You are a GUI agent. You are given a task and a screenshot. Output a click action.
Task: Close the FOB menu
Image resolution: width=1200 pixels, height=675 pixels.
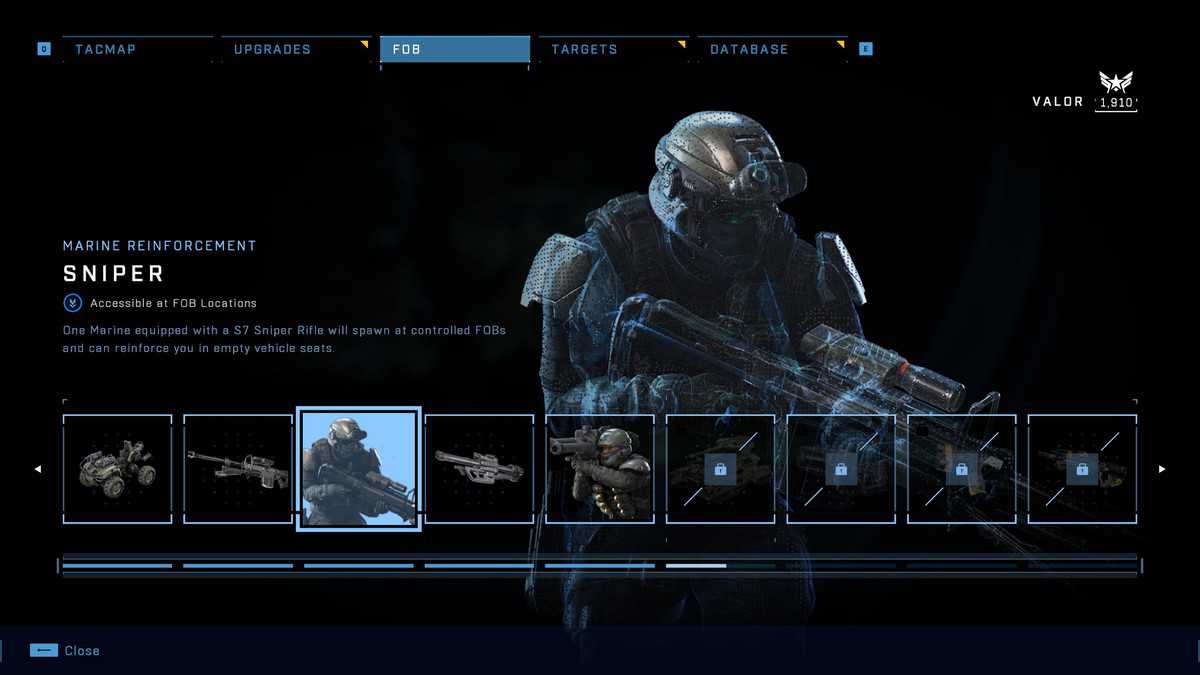coord(65,651)
